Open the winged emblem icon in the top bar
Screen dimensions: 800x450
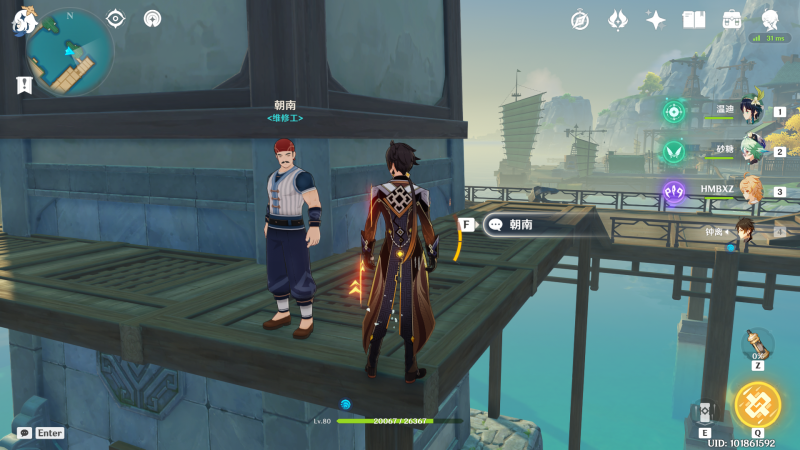tap(618, 20)
